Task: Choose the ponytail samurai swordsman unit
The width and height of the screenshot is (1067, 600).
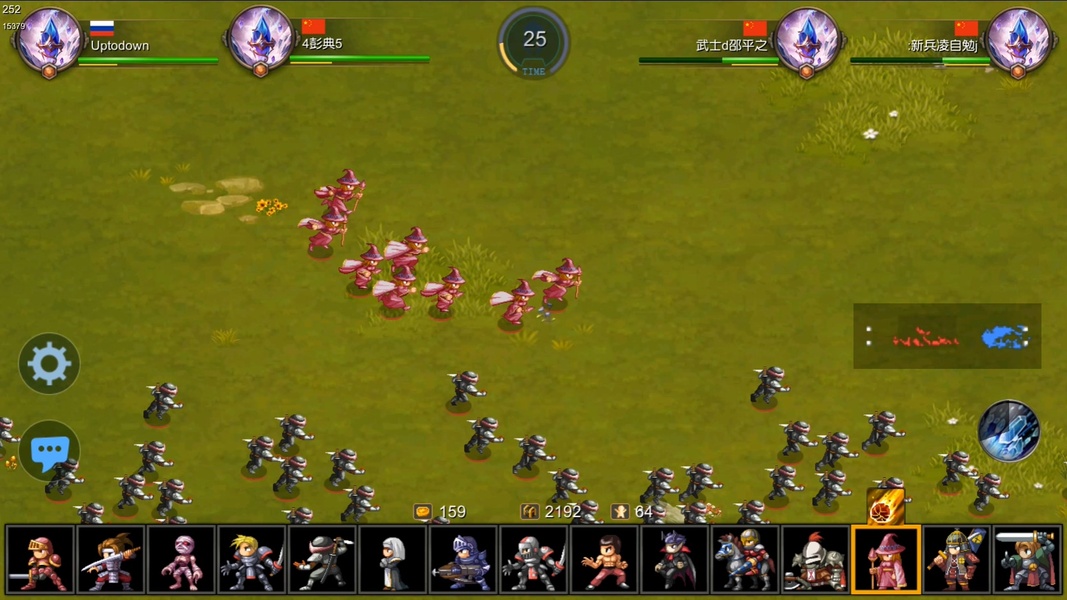Action: [111, 560]
